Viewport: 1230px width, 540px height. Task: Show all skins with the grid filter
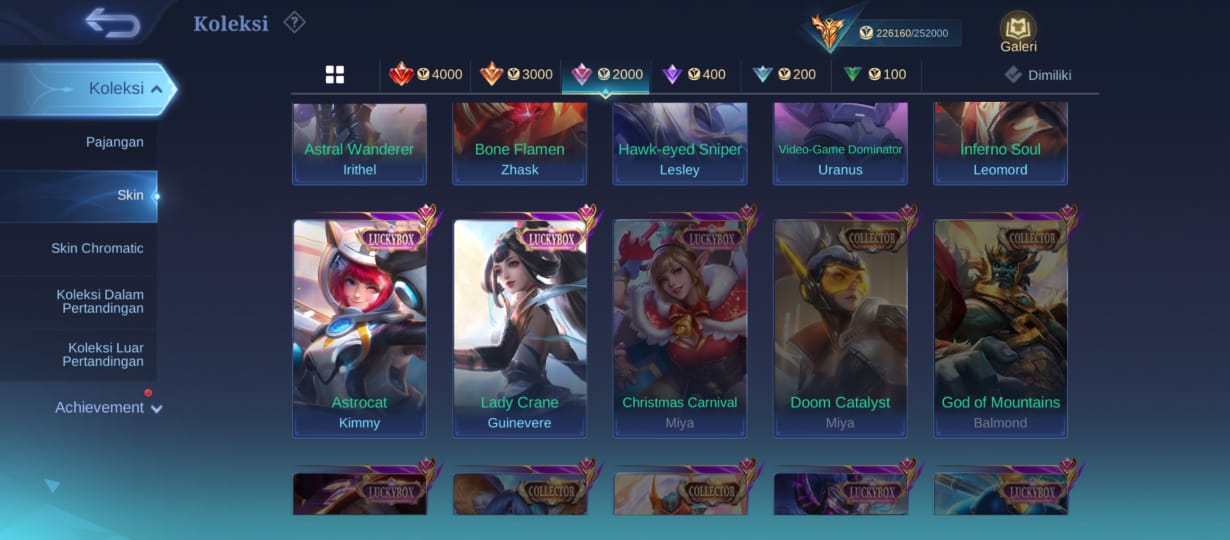335,75
